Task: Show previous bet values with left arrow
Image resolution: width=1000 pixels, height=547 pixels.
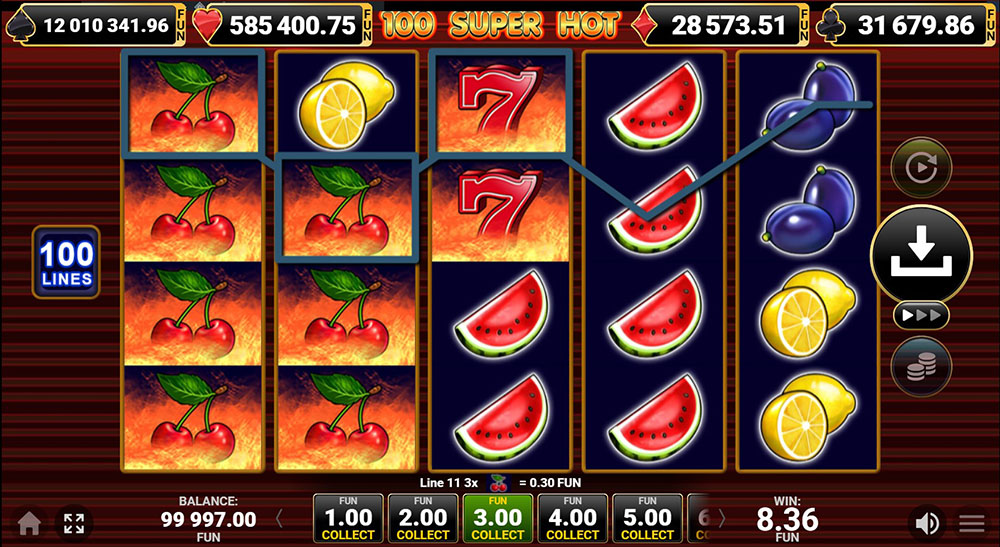Action: pos(280,518)
